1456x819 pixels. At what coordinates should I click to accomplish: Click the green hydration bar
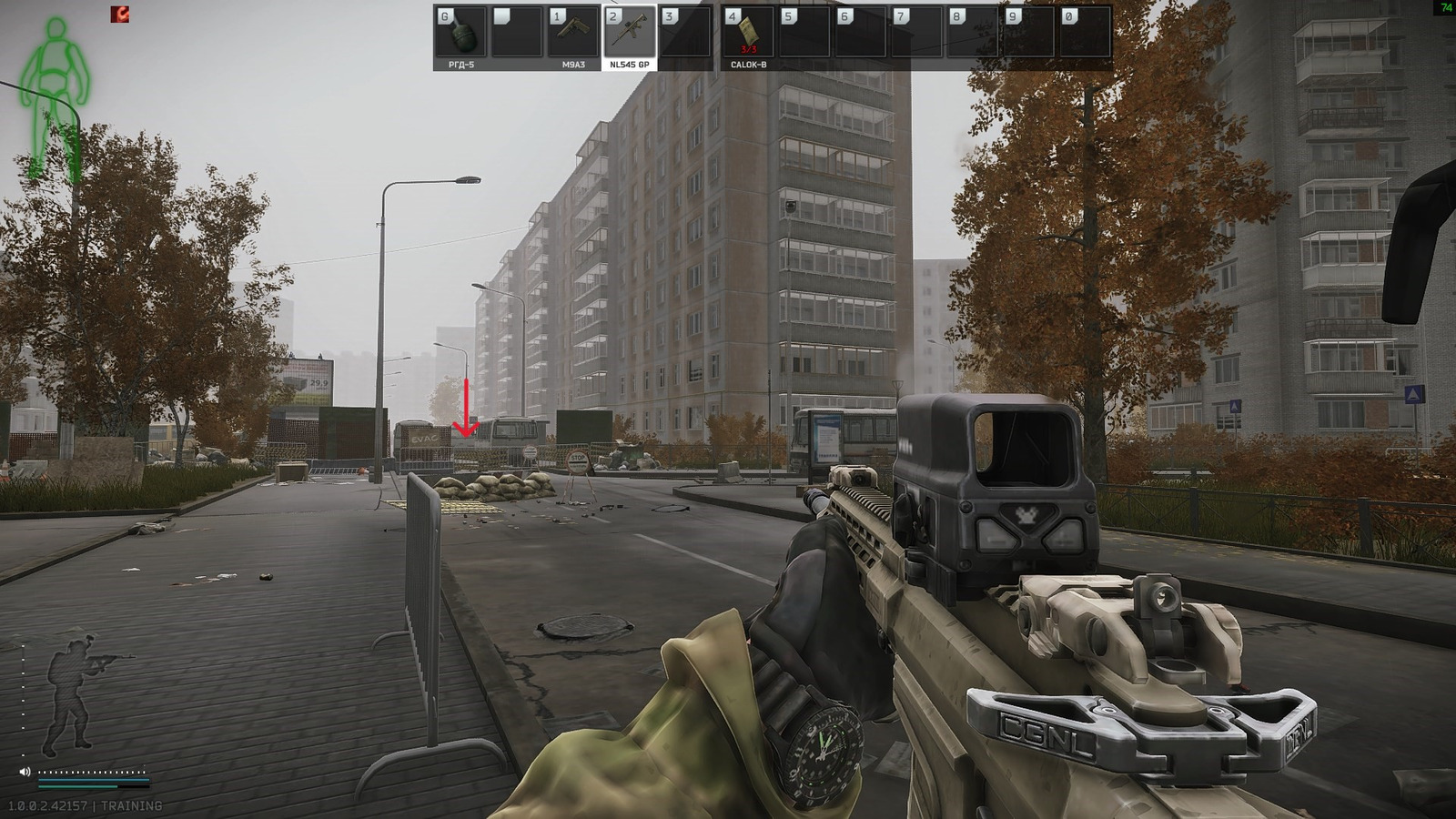coord(77,786)
